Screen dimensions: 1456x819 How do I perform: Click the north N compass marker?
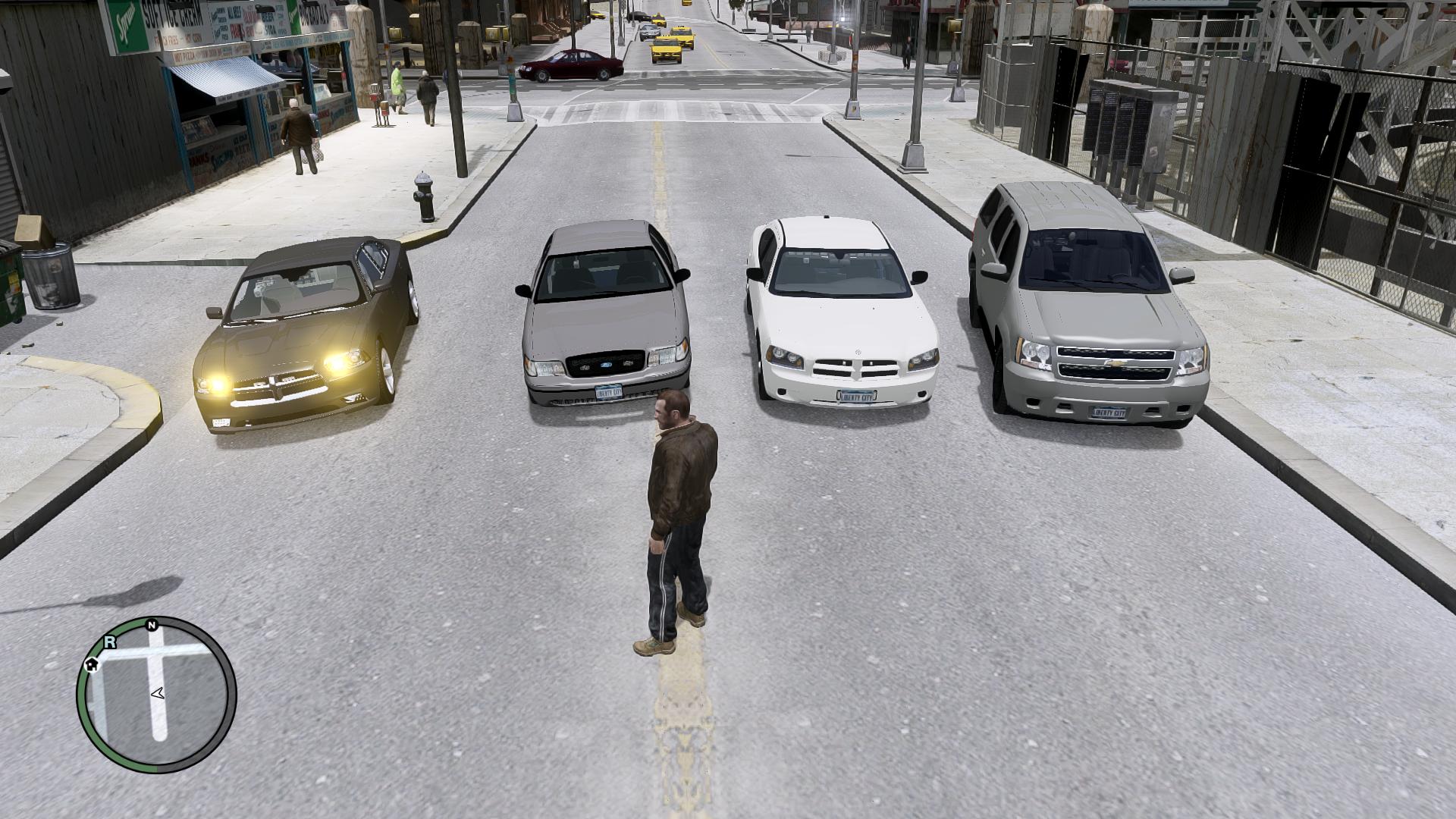[152, 625]
